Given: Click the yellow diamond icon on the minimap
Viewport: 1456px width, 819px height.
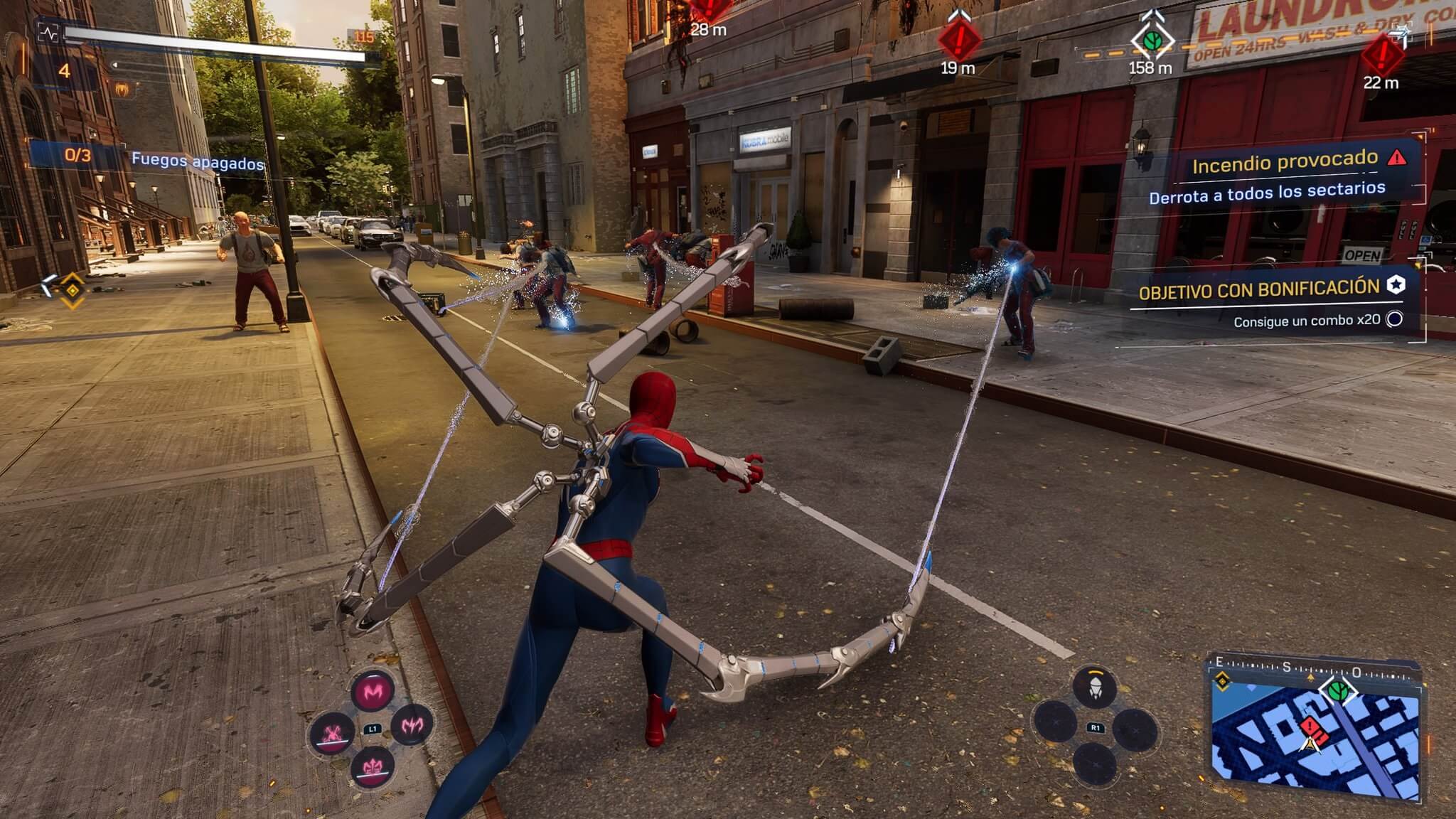Looking at the screenshot, I should (x=1223, y=683).
